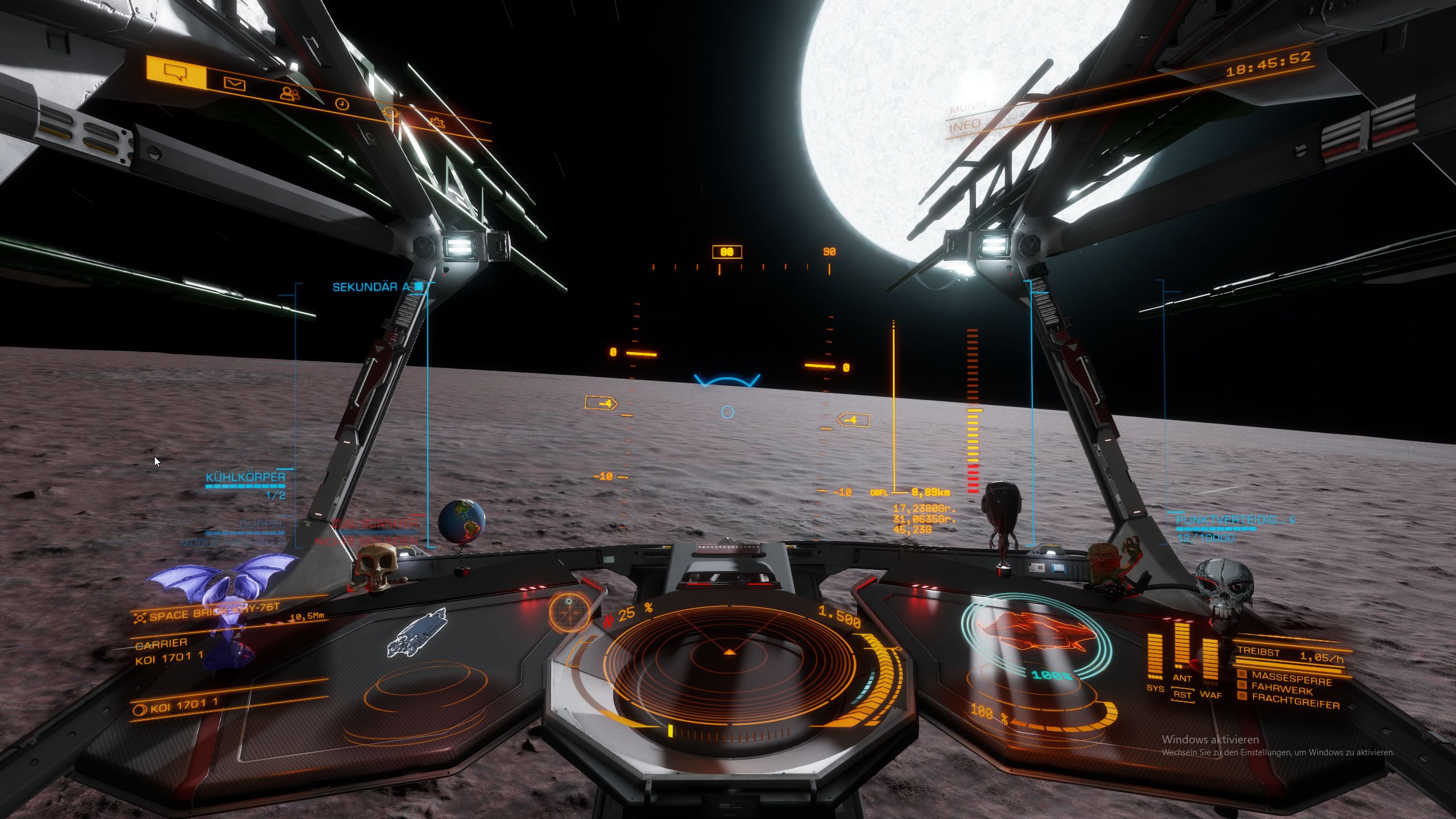The width and height of the screenshot is (1456, 819).
Task: Click the Sekundär A fire group label
Action: click(371, 287)
